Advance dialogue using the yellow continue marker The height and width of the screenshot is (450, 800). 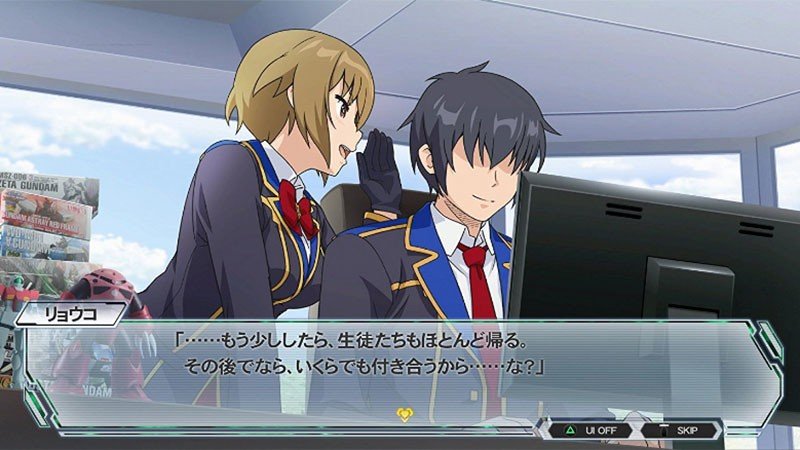point(404,414)
